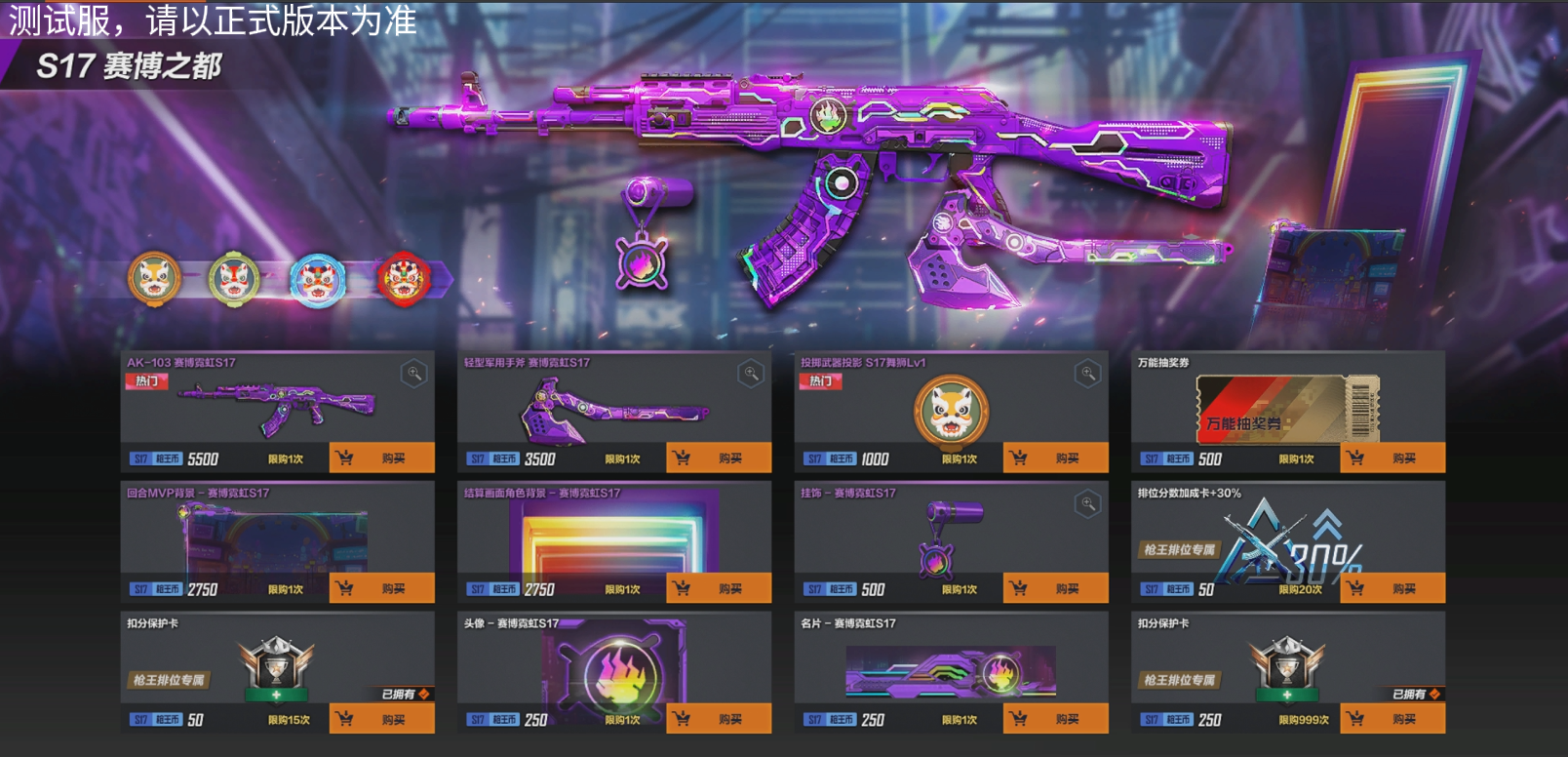
Task: Open the 挂饰 charm preview magnifier
Action: point(1087,504)
